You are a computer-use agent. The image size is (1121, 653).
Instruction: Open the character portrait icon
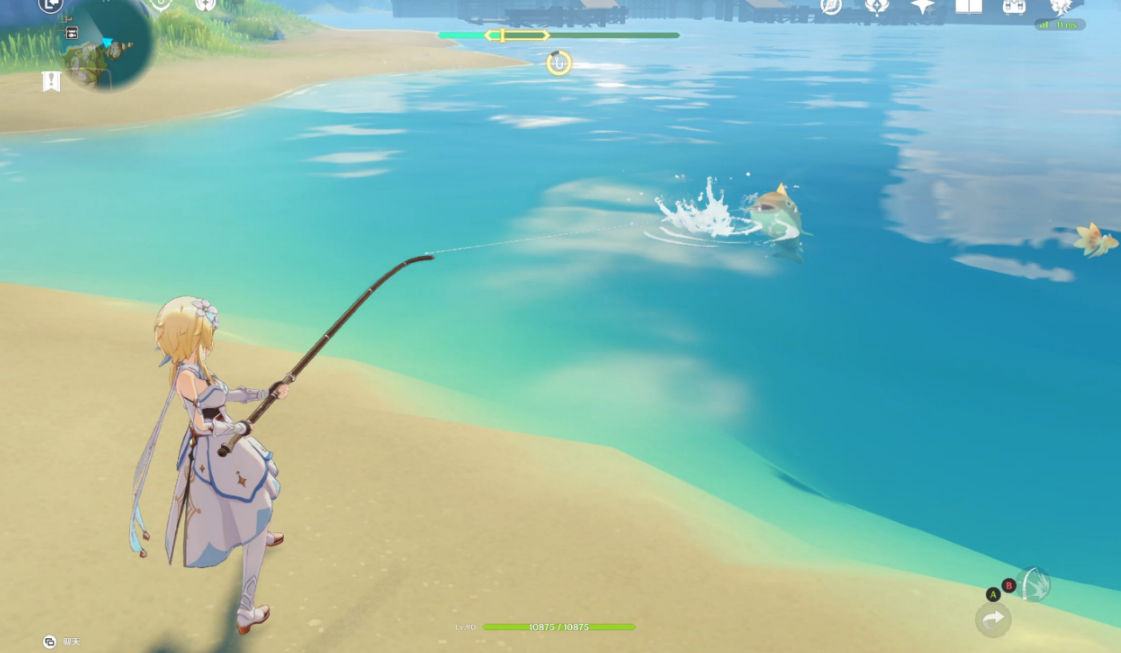(x=1060, y=6)
